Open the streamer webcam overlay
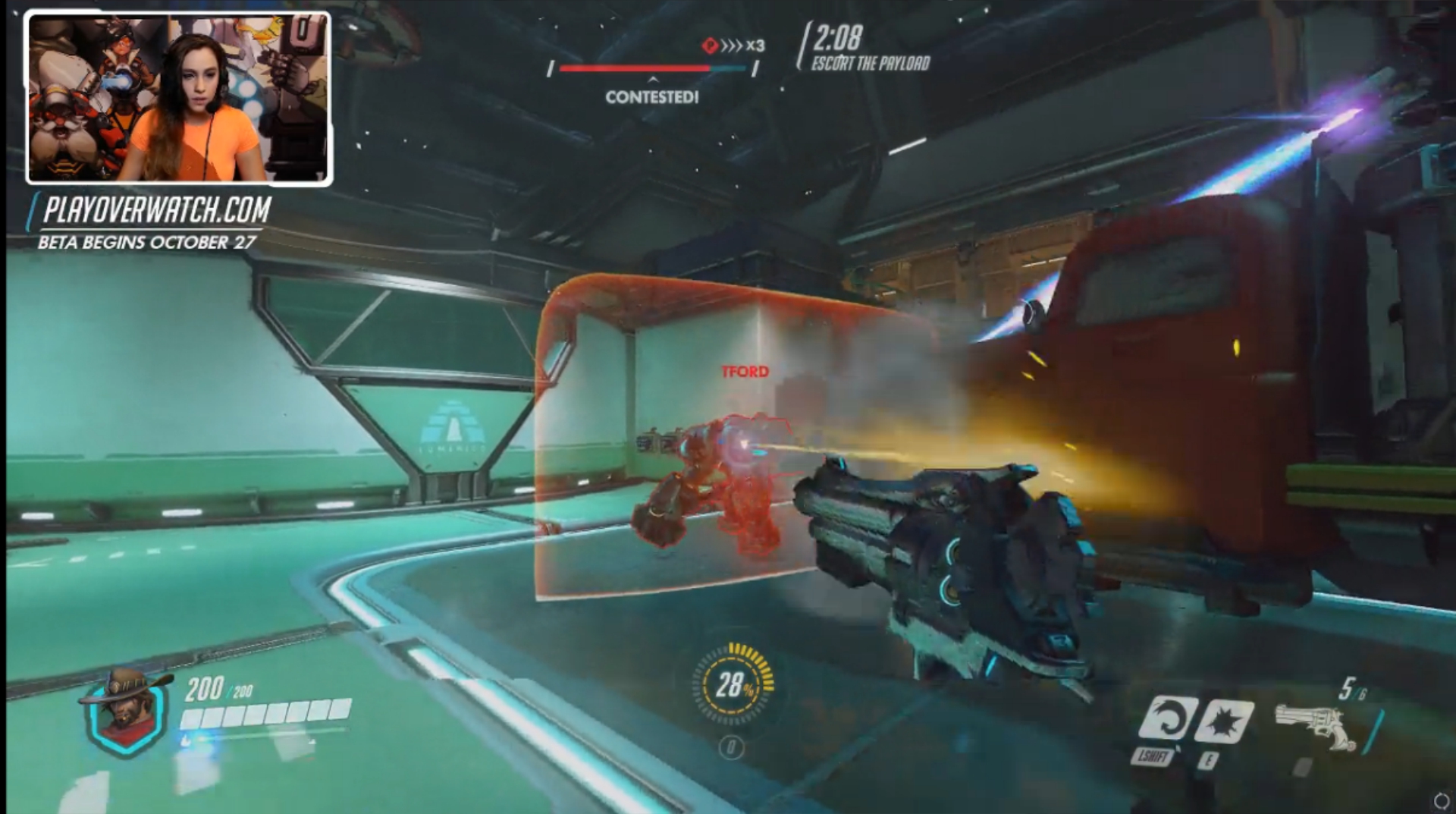This screenshot has width=1456, height=814. 179,99
